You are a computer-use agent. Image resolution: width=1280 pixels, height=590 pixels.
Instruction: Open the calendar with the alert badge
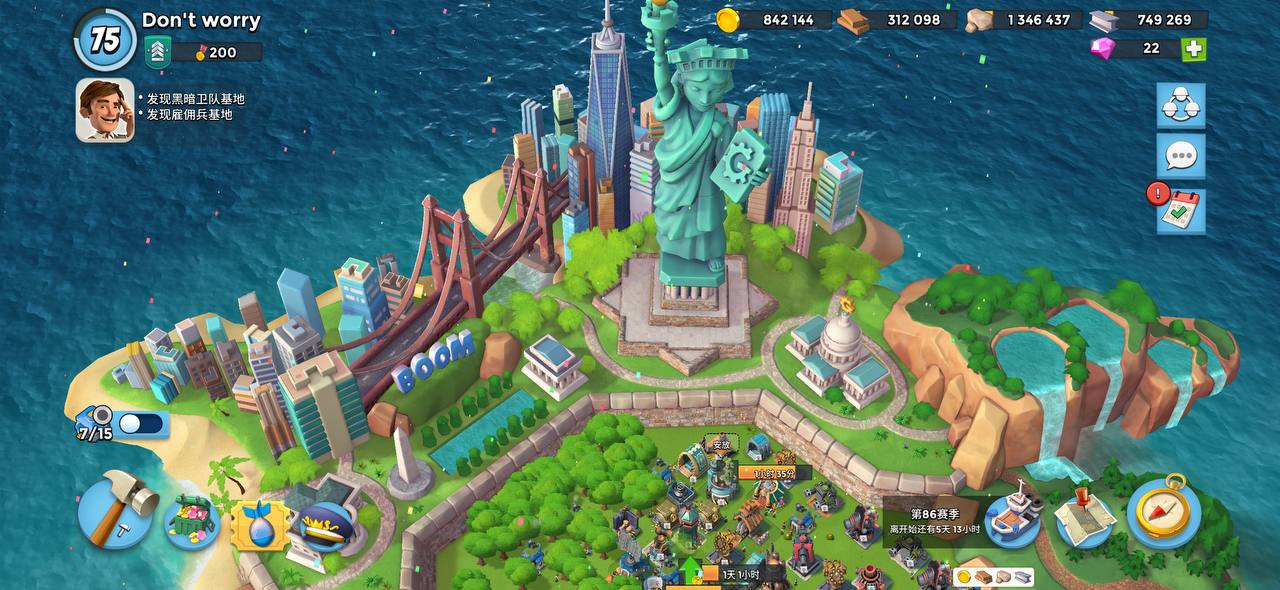point(1181,210)
